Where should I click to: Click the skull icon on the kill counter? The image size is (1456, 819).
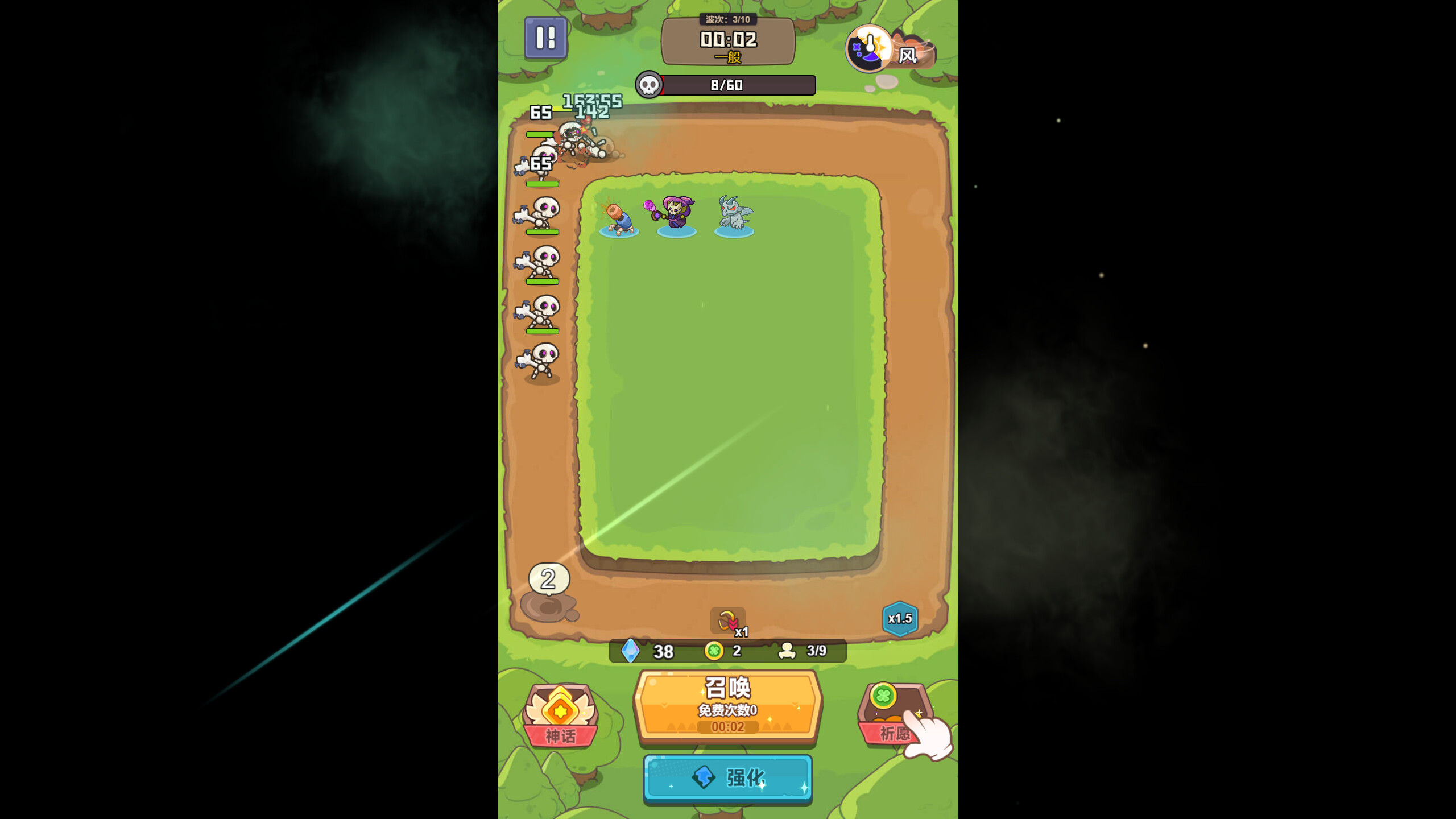coord(648,85)
